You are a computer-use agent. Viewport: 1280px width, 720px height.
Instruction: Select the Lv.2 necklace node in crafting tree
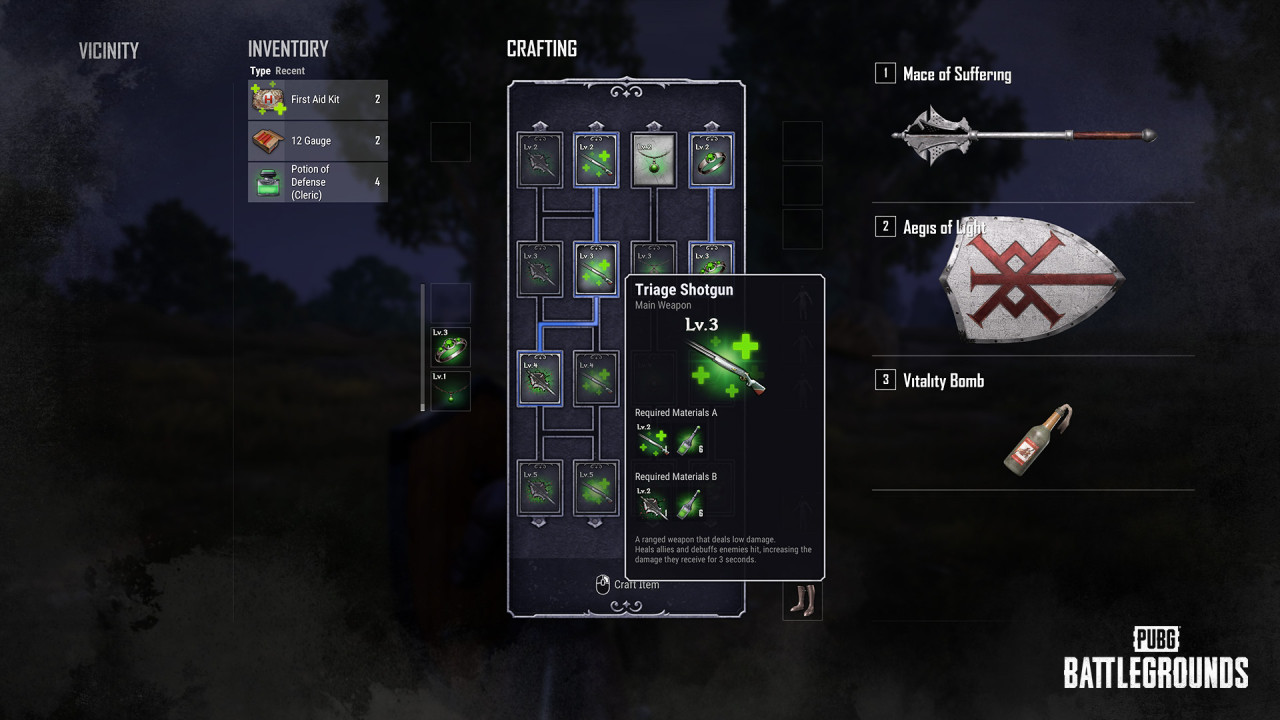pyautogui.click(x=653, y=160)
